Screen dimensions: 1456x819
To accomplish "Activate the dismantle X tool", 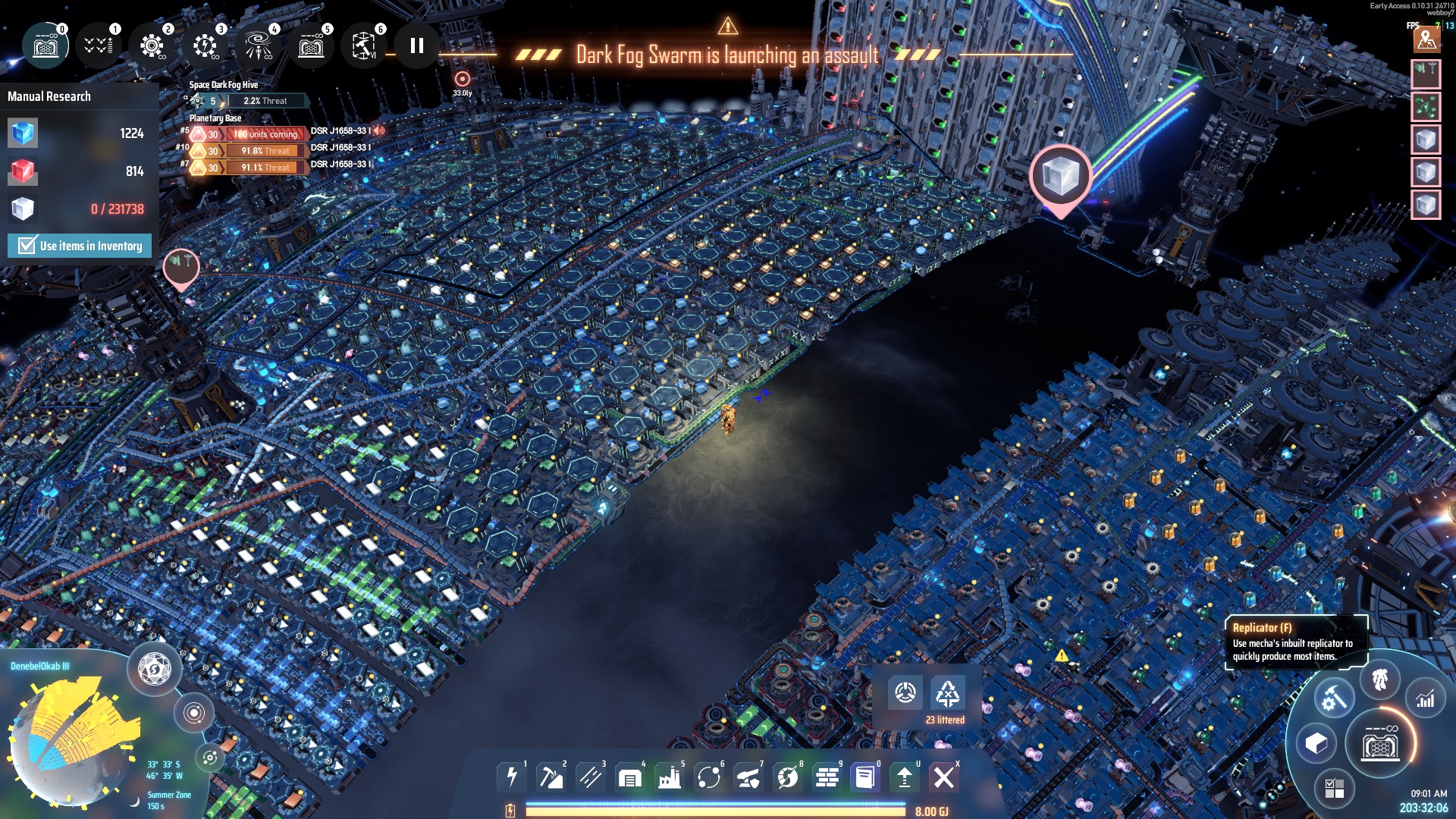I will 944,777.
